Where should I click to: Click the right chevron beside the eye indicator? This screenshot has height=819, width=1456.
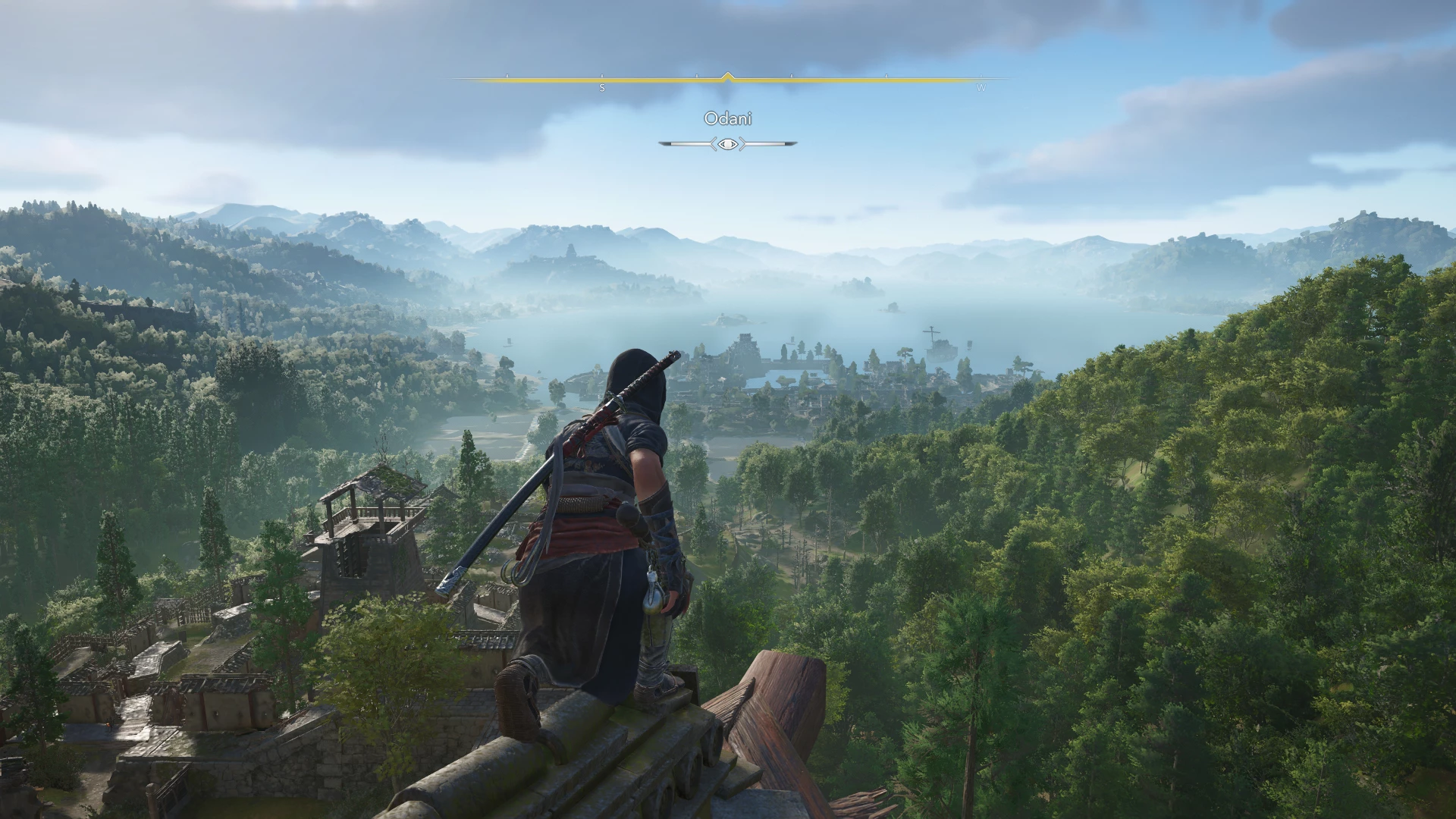point(744,144)
